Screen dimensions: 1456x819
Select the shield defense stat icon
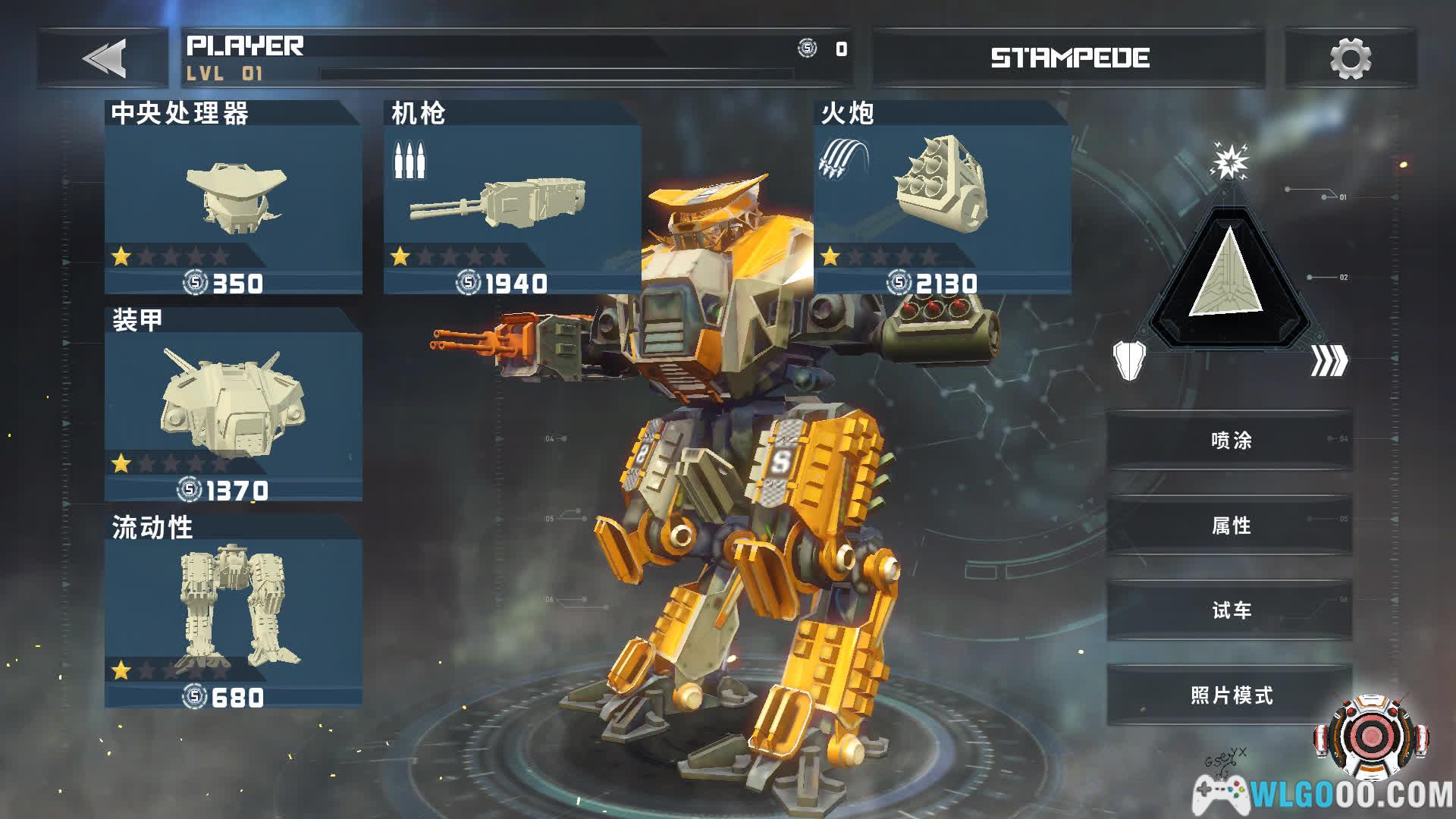(1129, 359)
